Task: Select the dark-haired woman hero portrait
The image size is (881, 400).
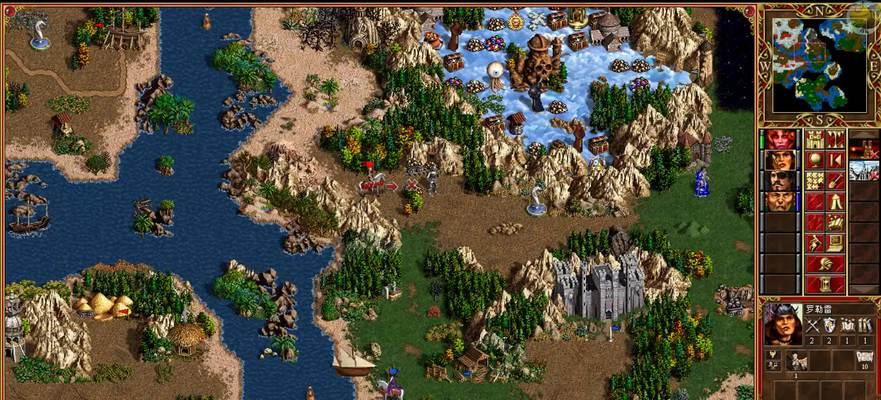Action: pyautogui.click(x=780, y=160)
